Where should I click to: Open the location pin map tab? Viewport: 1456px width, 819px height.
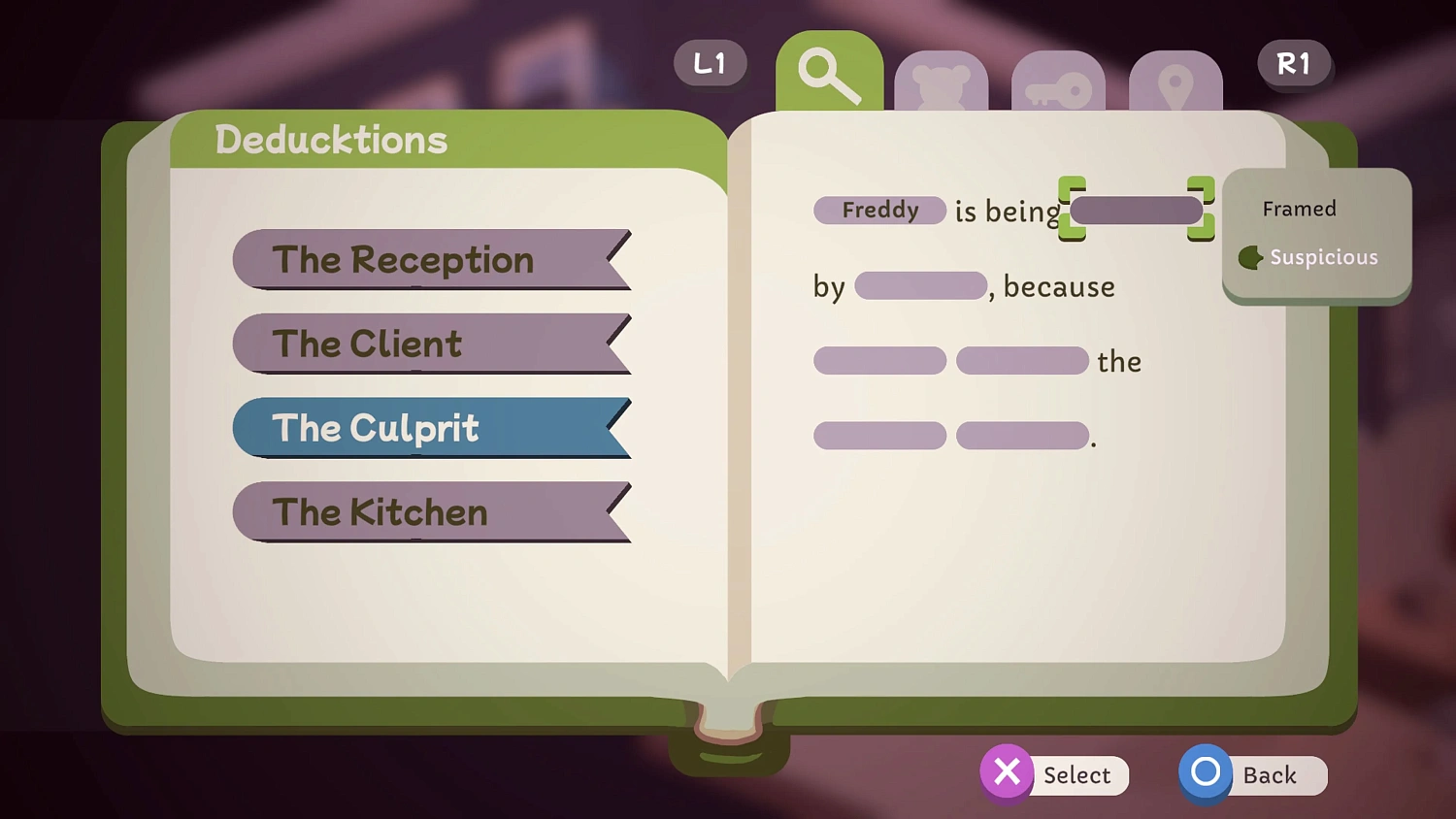[x=1176, y=82]
